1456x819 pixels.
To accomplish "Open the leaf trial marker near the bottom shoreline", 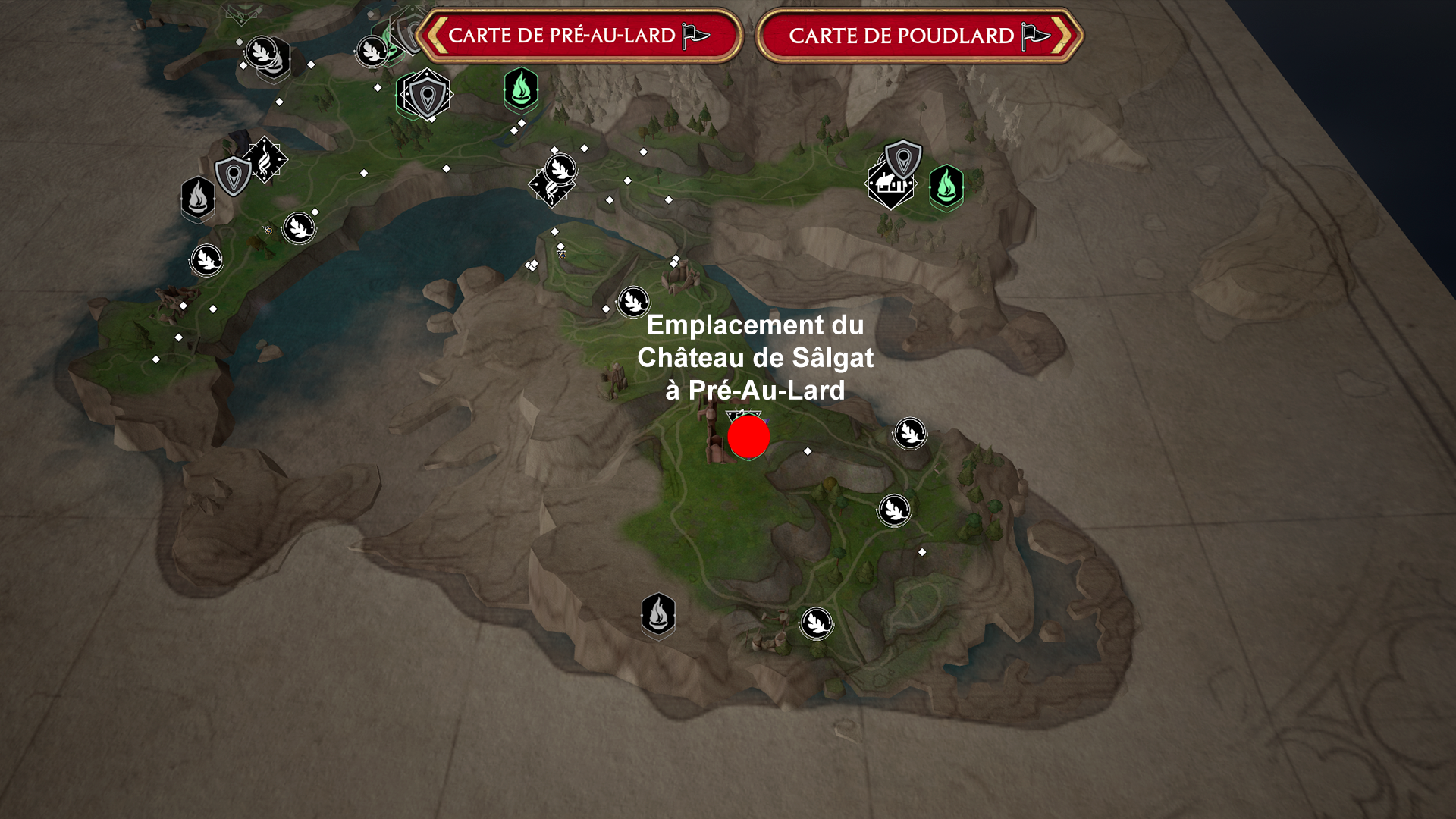I will point(815,622).
